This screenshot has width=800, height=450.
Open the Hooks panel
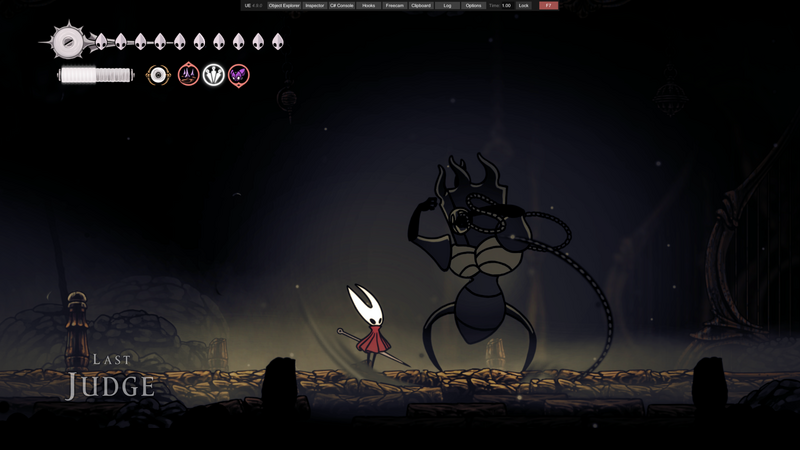369,6
